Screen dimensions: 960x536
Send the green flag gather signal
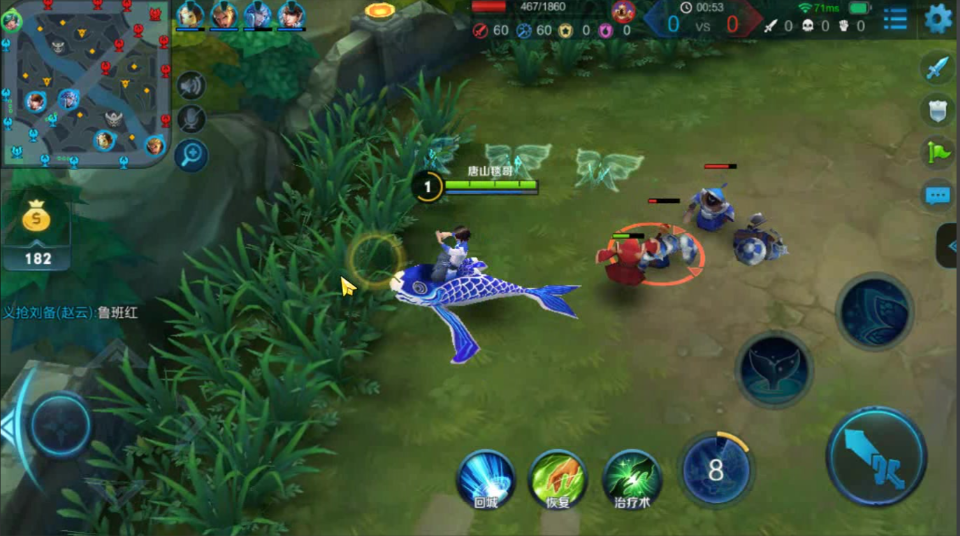coord(937,152)
